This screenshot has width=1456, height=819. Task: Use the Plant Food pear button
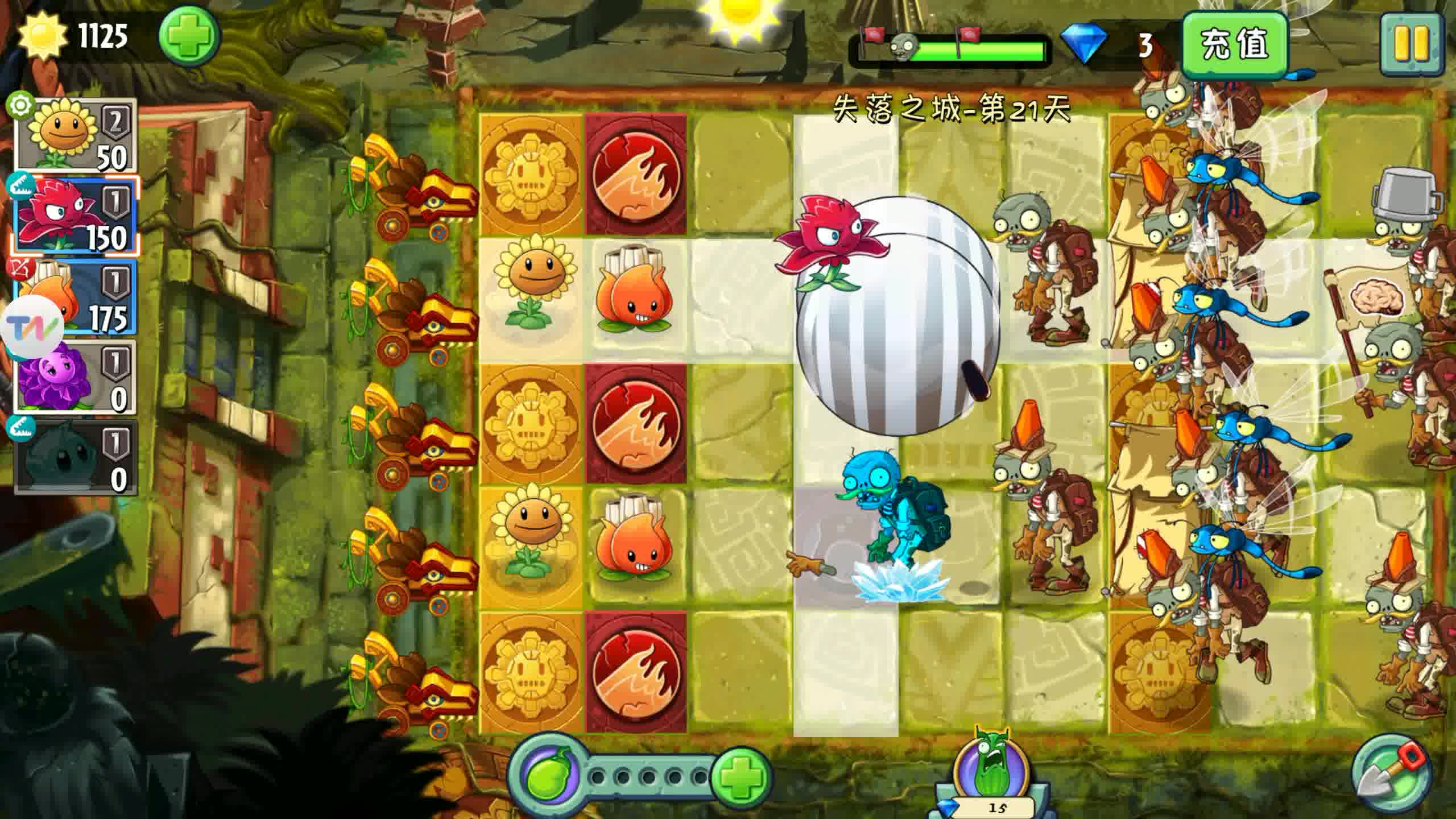pyautogui.click(x=547, y=776)
